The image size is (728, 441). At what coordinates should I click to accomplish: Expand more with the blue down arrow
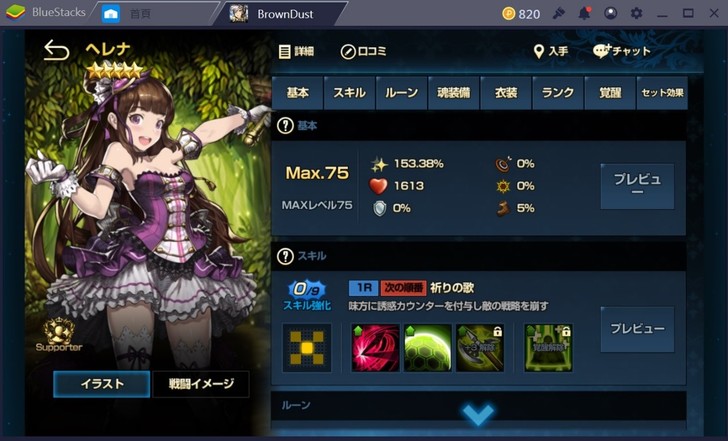point(478,414)
